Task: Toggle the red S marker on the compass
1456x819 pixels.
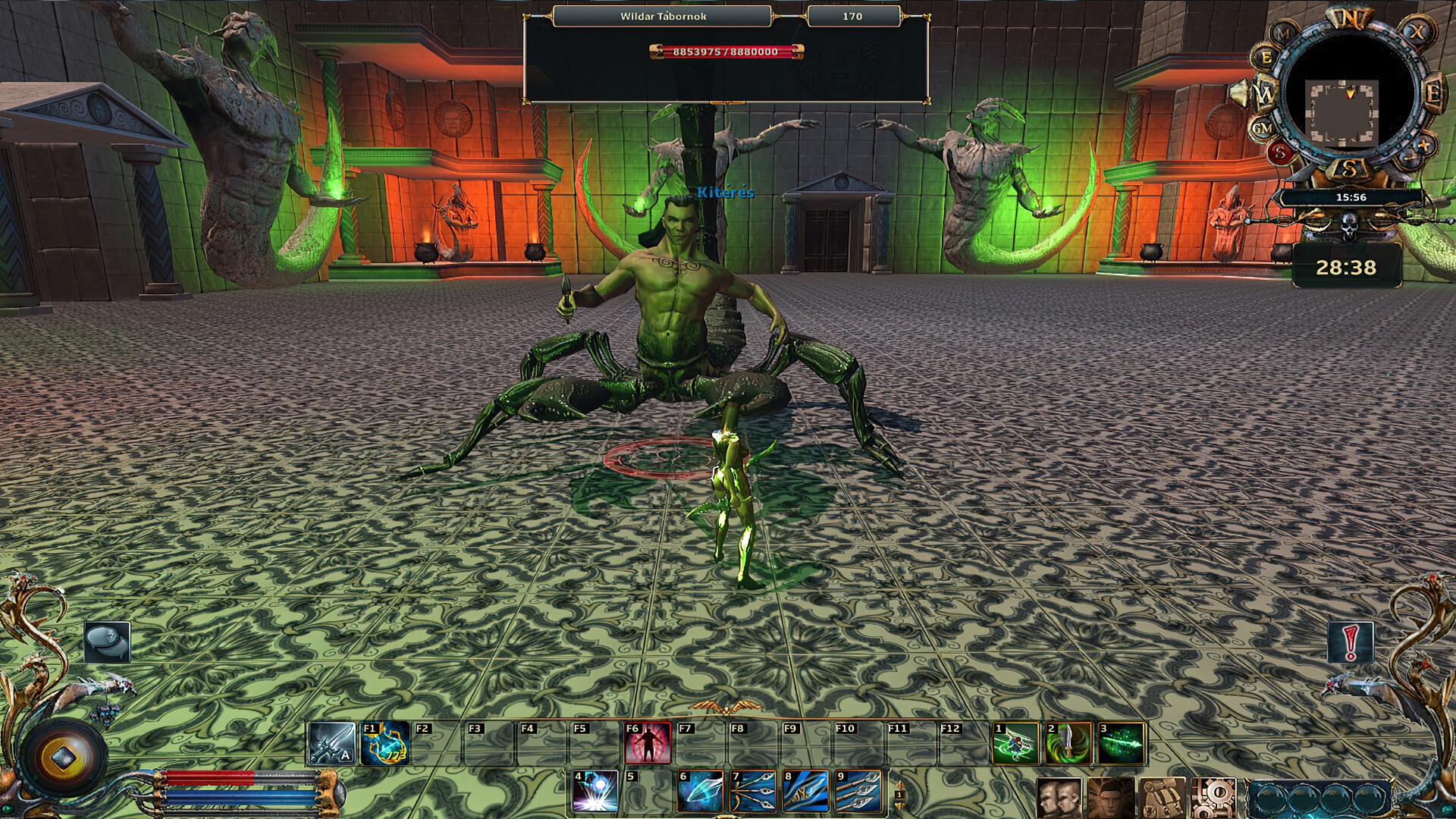Action: [x=1280, y=152]
